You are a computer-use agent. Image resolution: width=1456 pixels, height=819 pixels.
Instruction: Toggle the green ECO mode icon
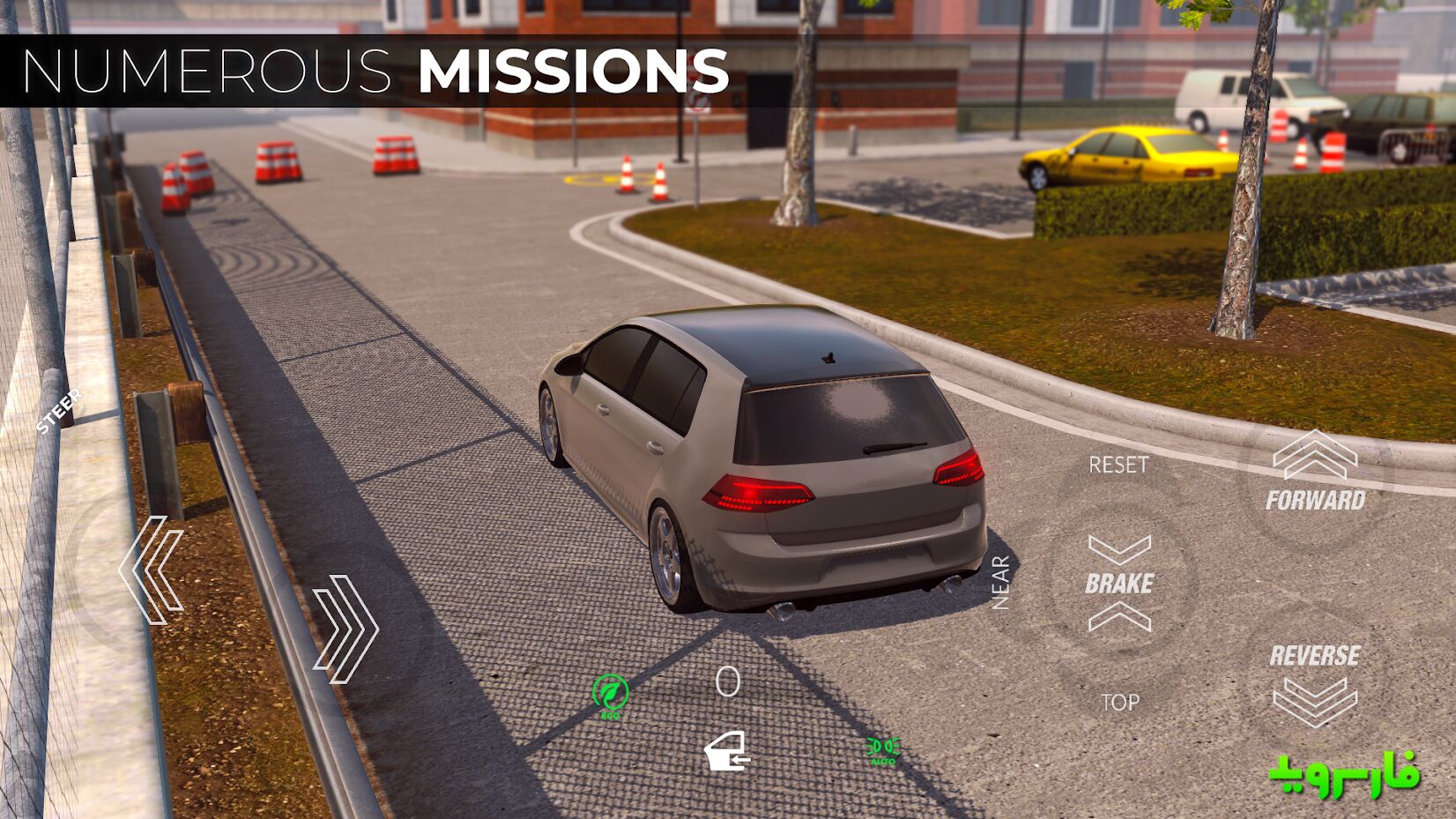pyautogui.click(x=610, y=695)
